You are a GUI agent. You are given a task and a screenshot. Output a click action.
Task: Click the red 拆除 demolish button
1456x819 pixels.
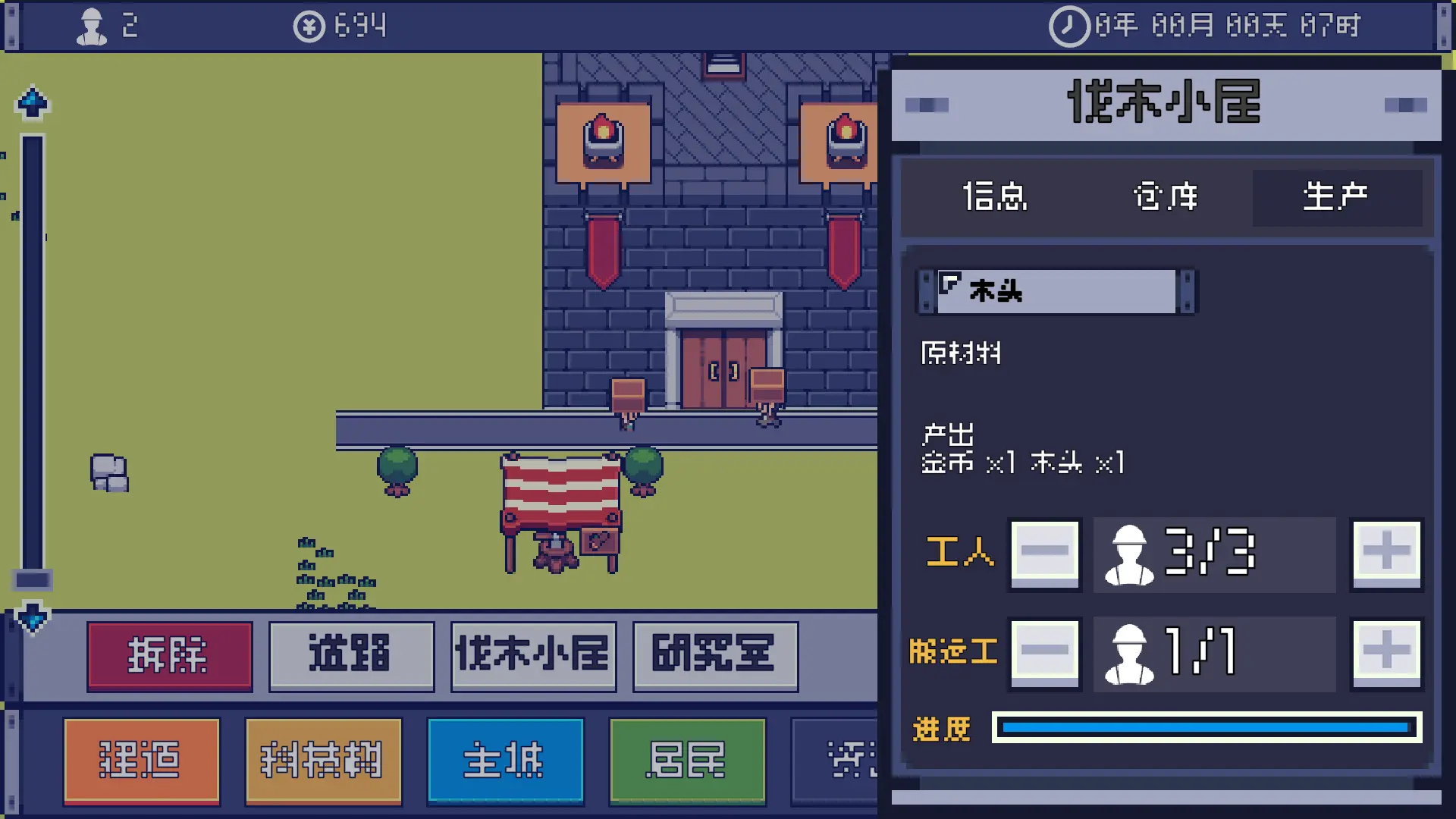pyautogui.click(x=168, y=656)
